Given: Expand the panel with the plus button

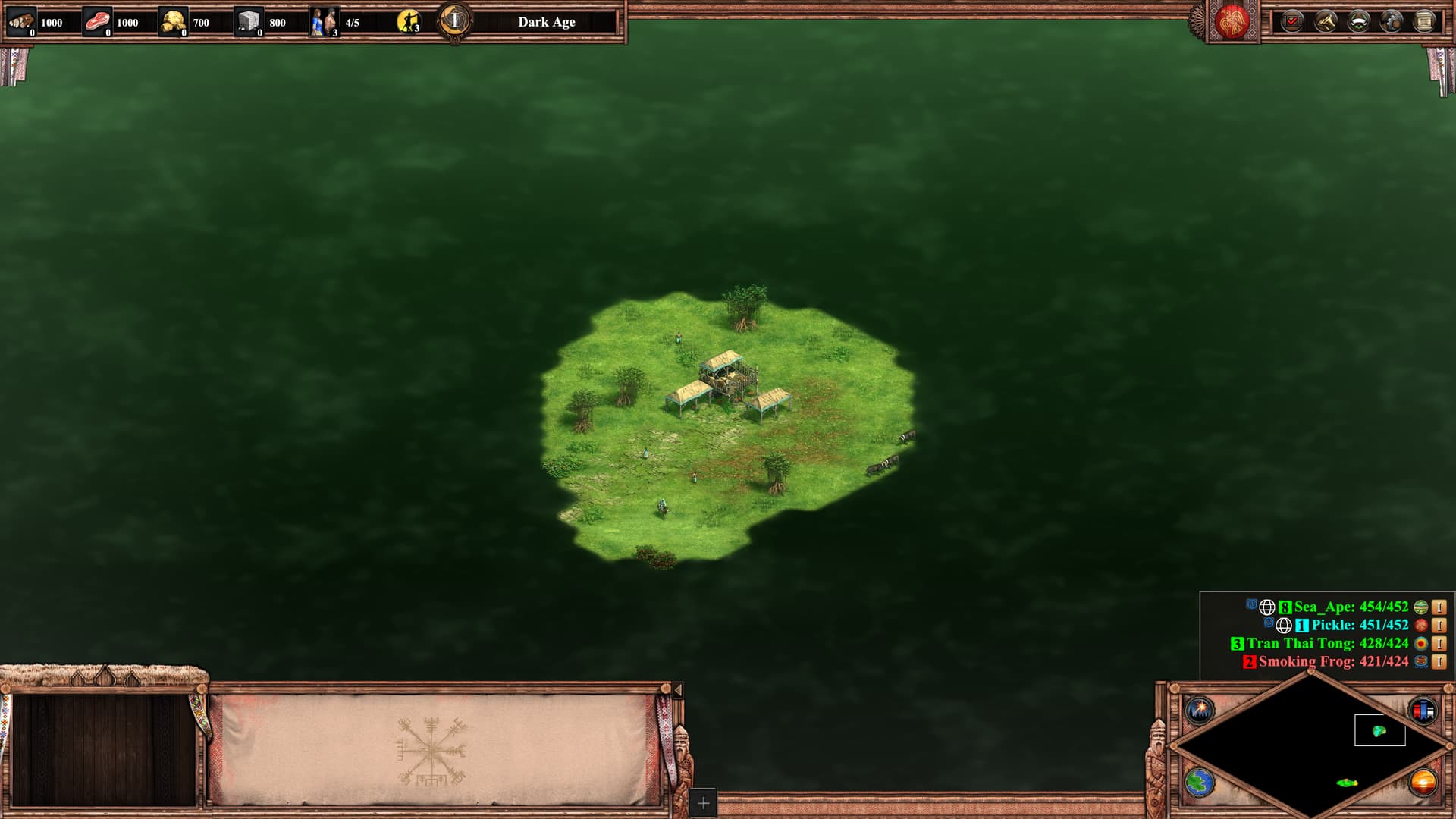Looking at the screenshot, I should (703, 802).
